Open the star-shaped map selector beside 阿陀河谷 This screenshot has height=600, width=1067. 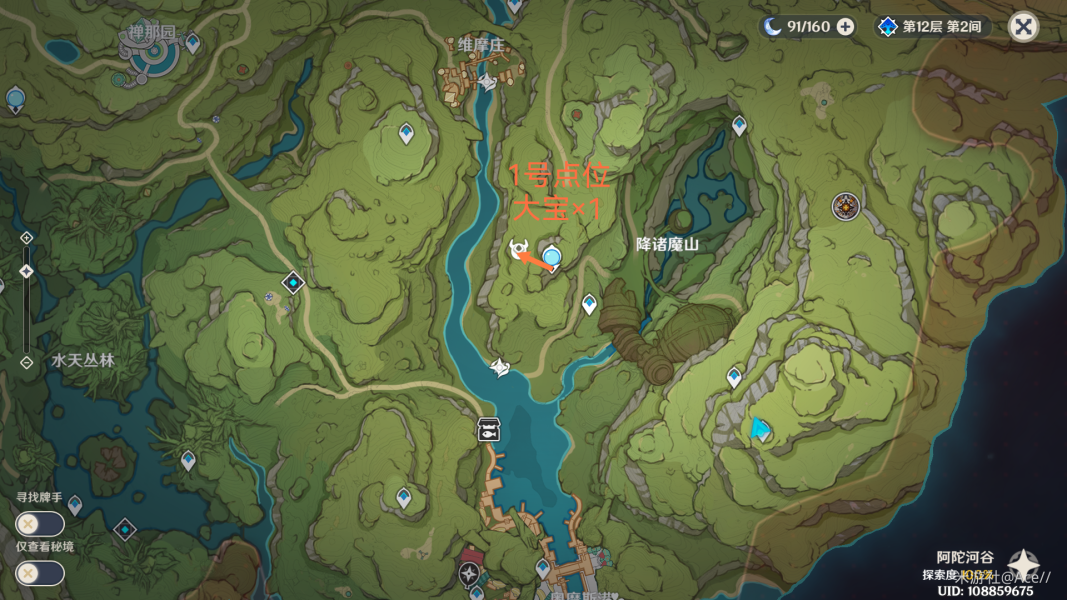tap(1023, 563)
